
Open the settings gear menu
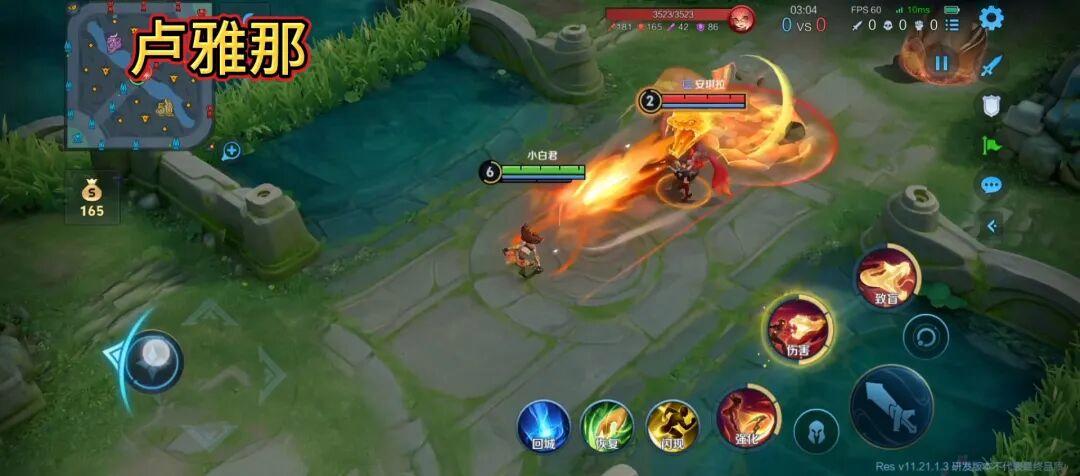pyautogui.click(x=991, y=17)
